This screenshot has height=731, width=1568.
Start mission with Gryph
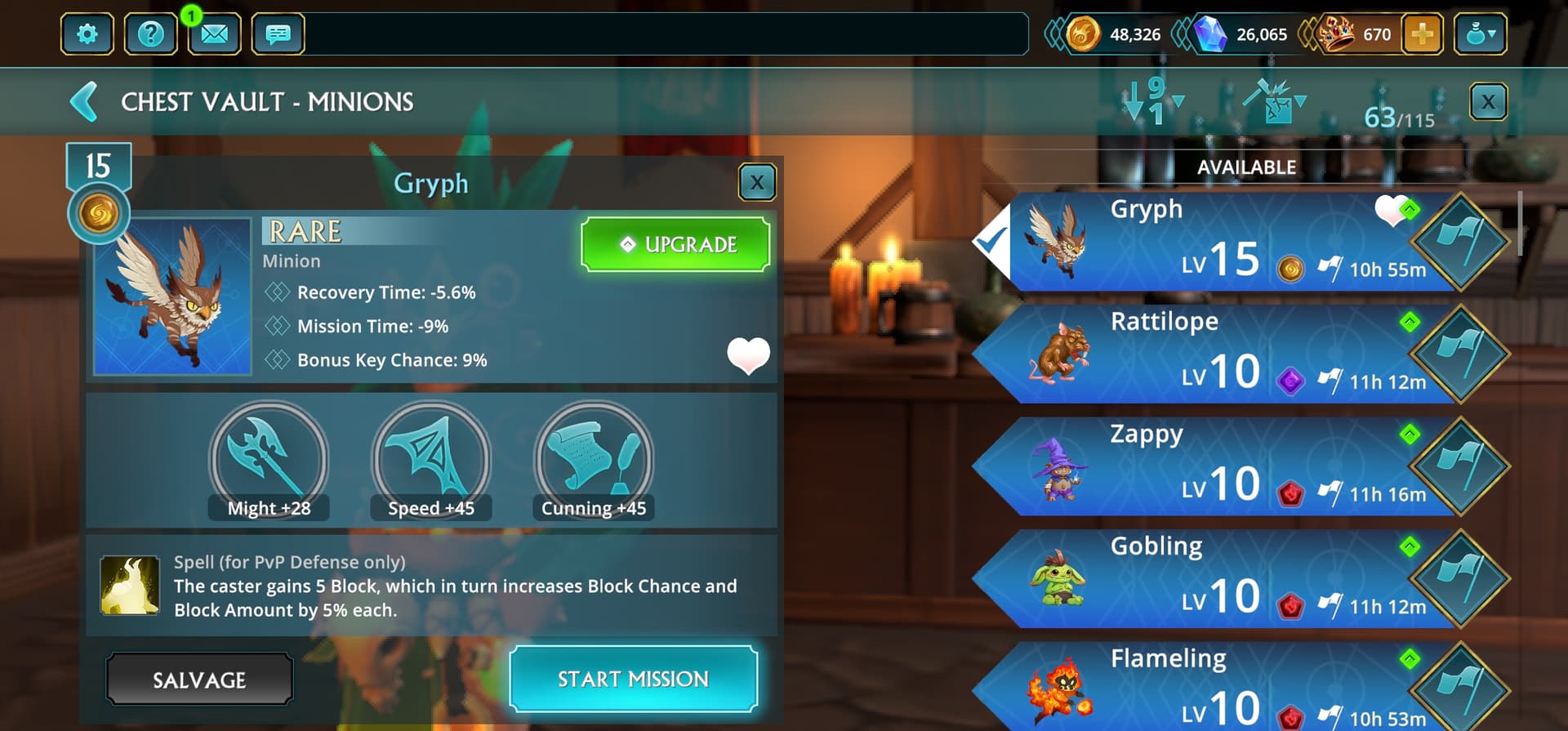coord(633,679)
